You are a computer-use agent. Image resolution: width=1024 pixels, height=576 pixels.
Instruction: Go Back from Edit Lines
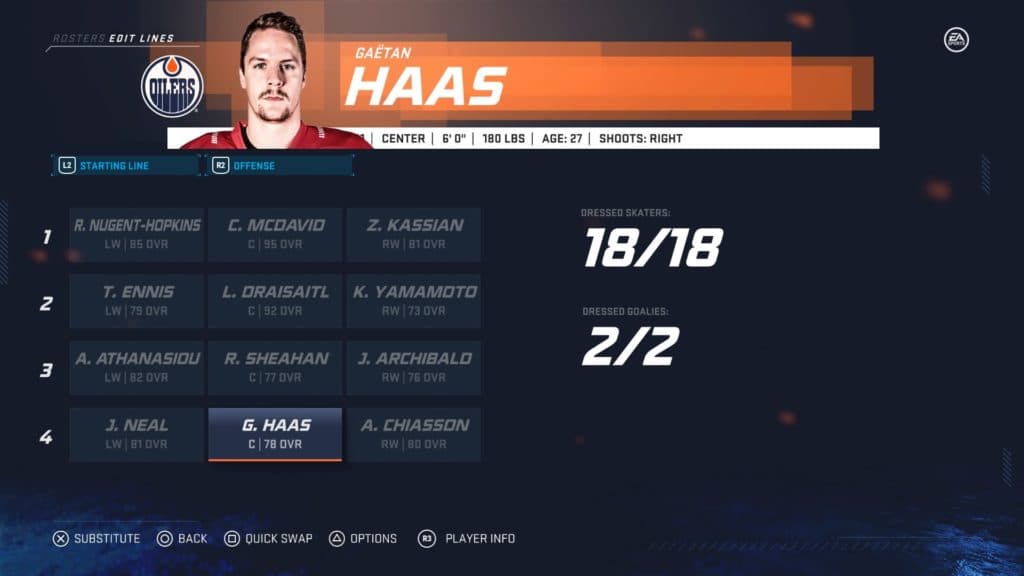(x=182, y=539)
